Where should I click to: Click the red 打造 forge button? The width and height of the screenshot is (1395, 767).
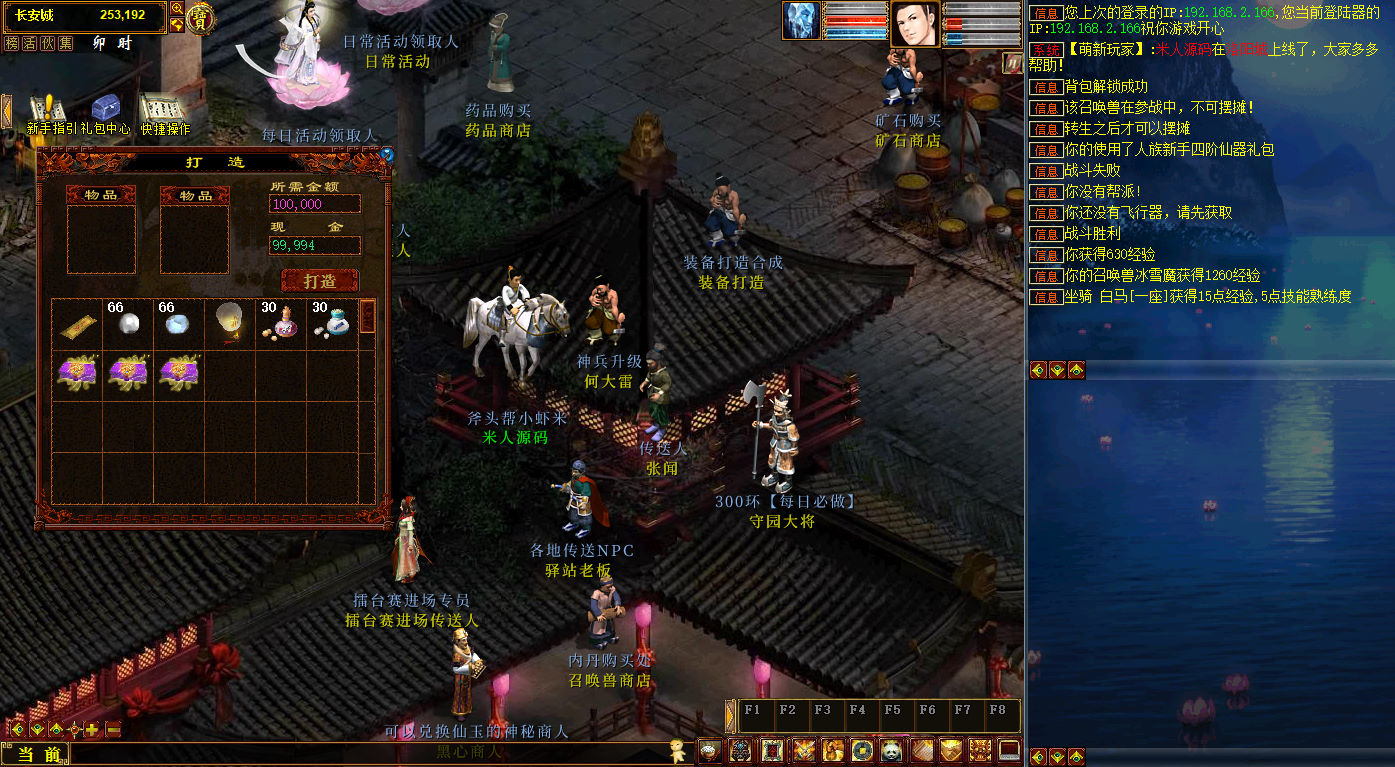[320, 281]
